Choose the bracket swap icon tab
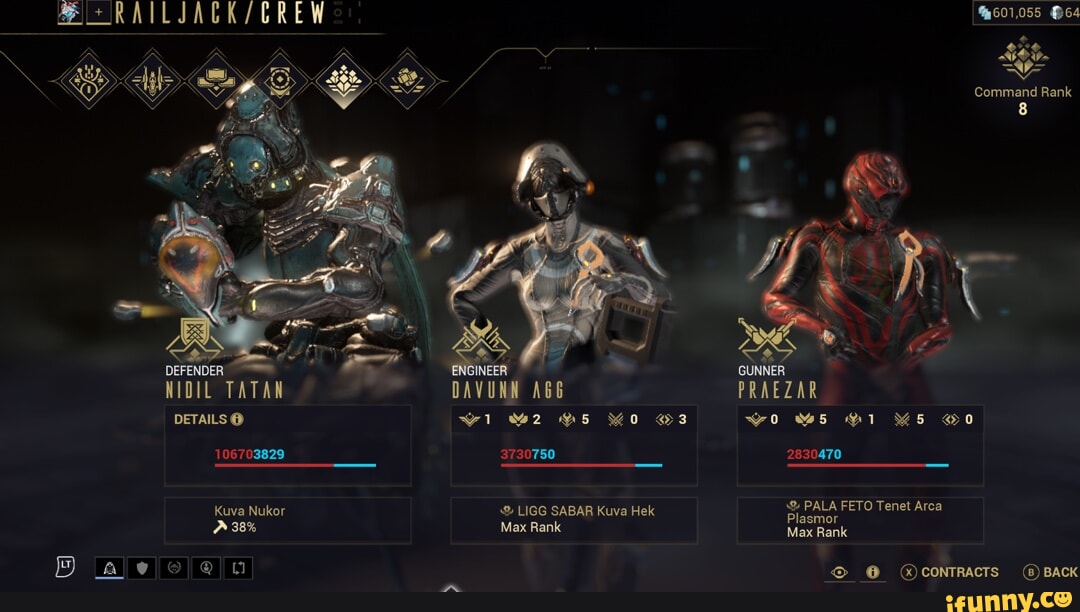This screenshot has width=1080, height=612. pyautogui.click(x=239, y=569)
